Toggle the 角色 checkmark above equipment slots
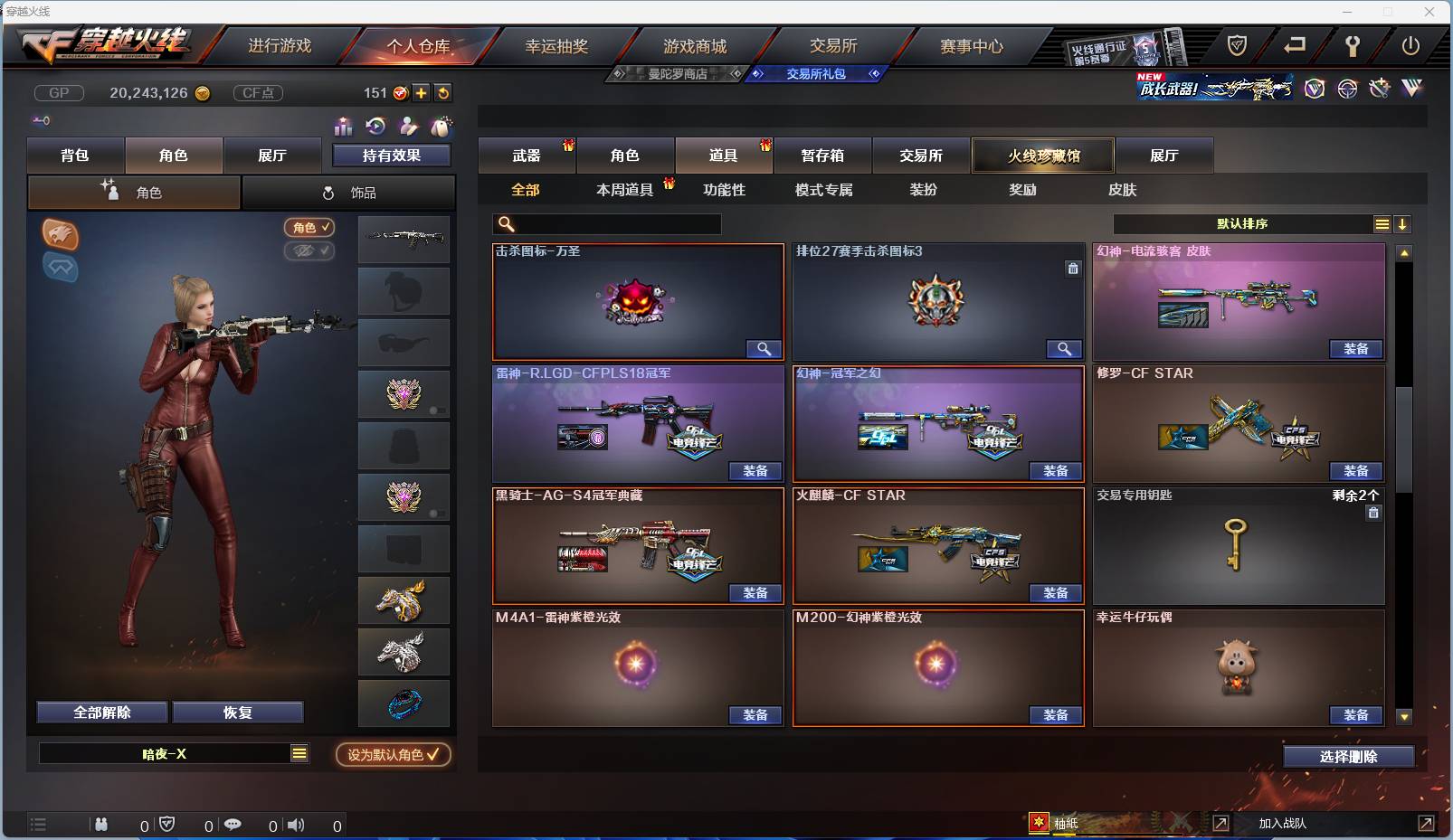The width and height of the screenshot is (1453, 840). (308, 228)
